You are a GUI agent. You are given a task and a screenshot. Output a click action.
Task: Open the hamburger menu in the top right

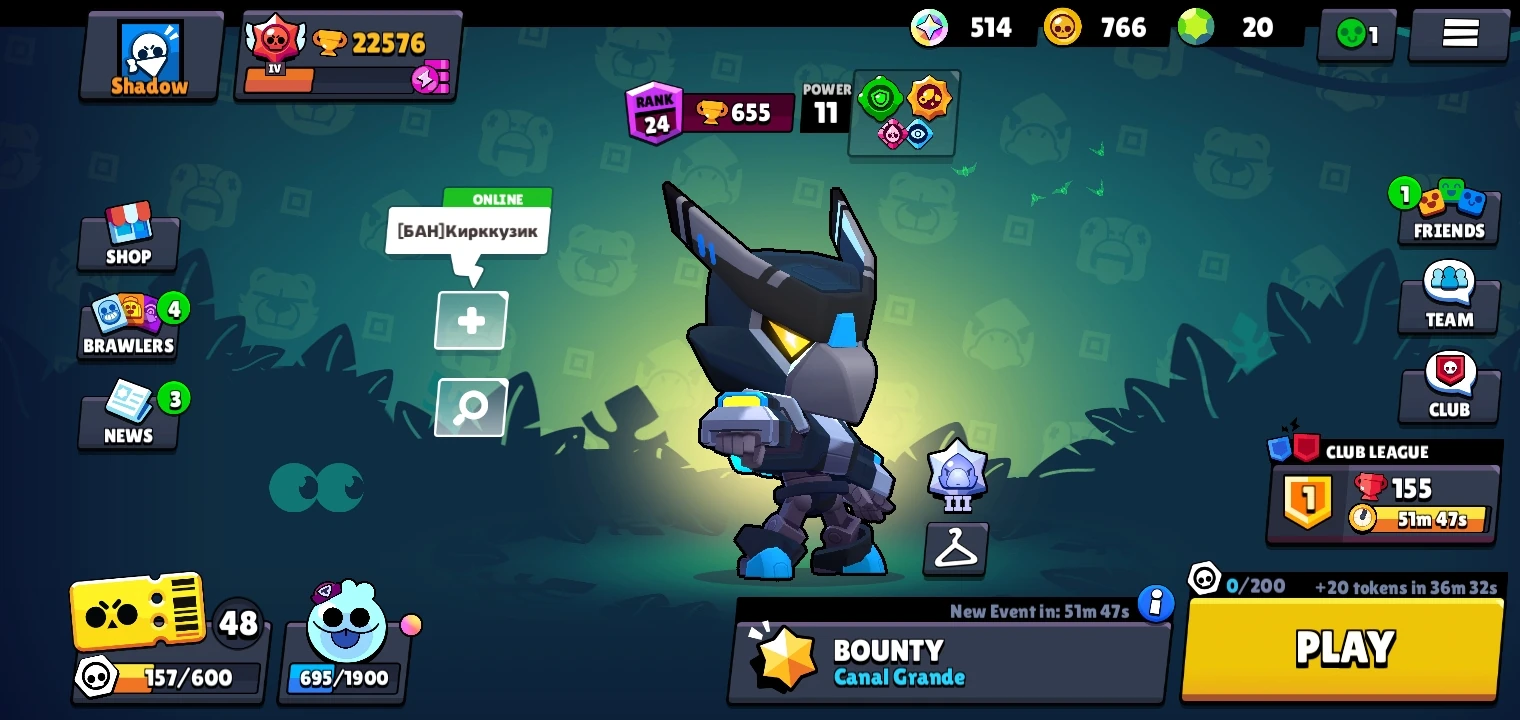pyautogui.click(x=1458, y=33)
